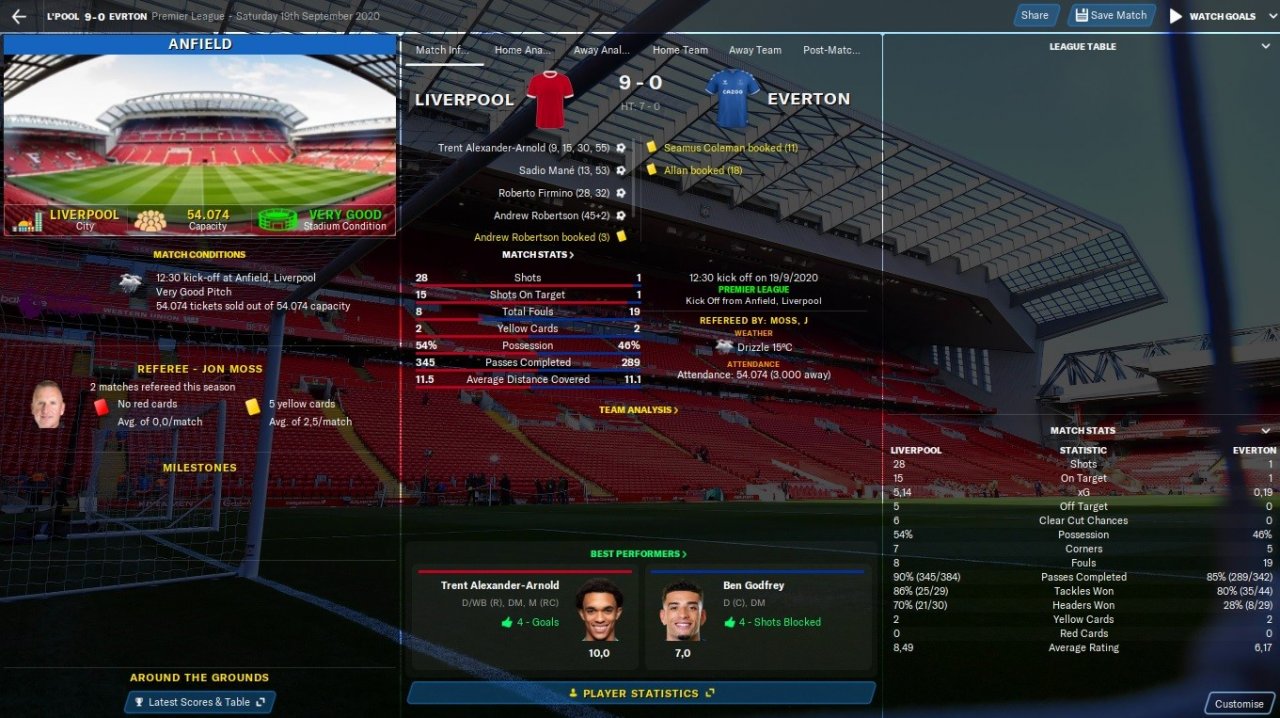
Task: Share this match result
Action: (x=1035, y=15)
